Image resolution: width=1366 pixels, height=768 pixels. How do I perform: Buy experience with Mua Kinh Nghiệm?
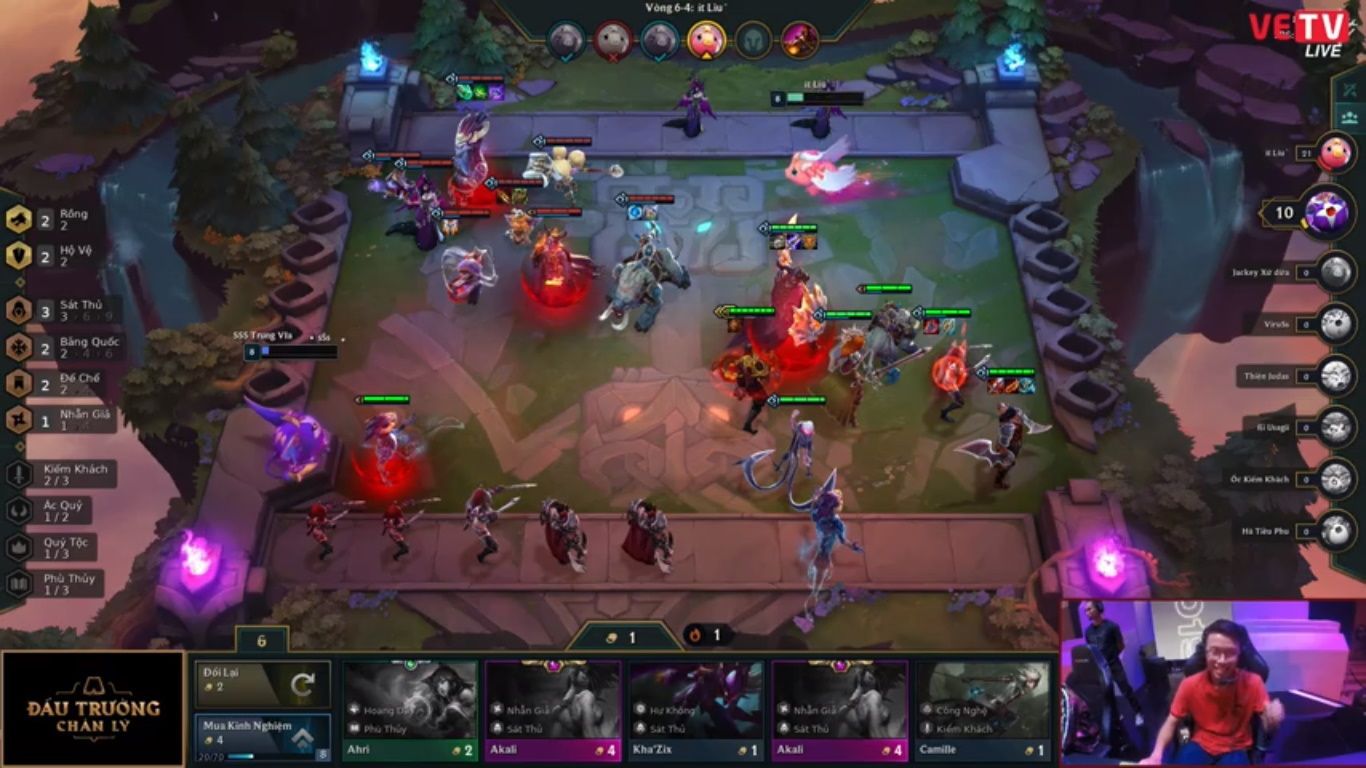point(262,736)
